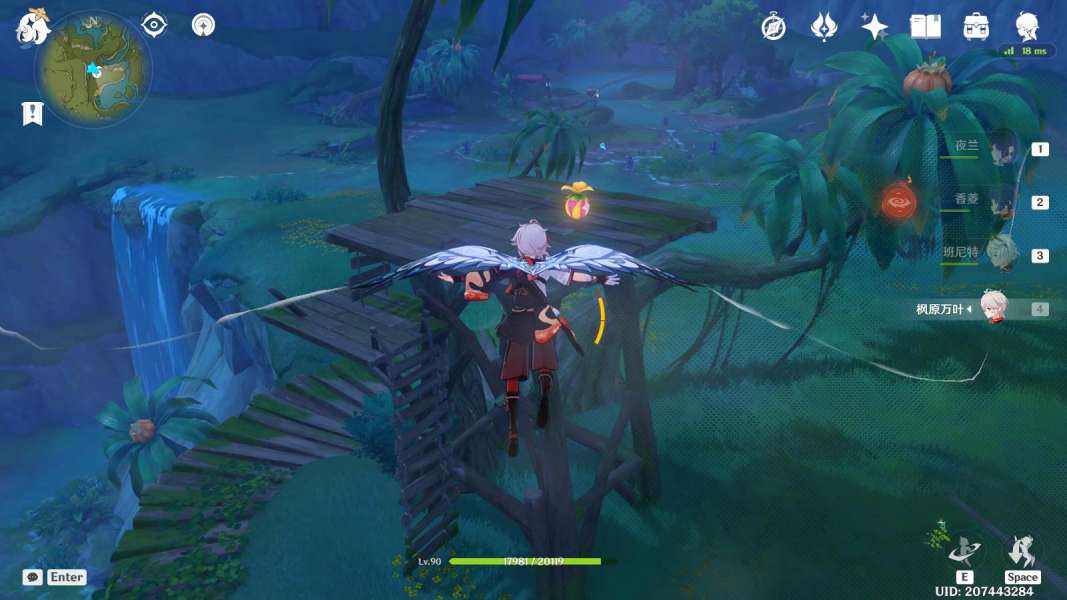
Task: Open the world map from the minimap
Action: (93, 69)
